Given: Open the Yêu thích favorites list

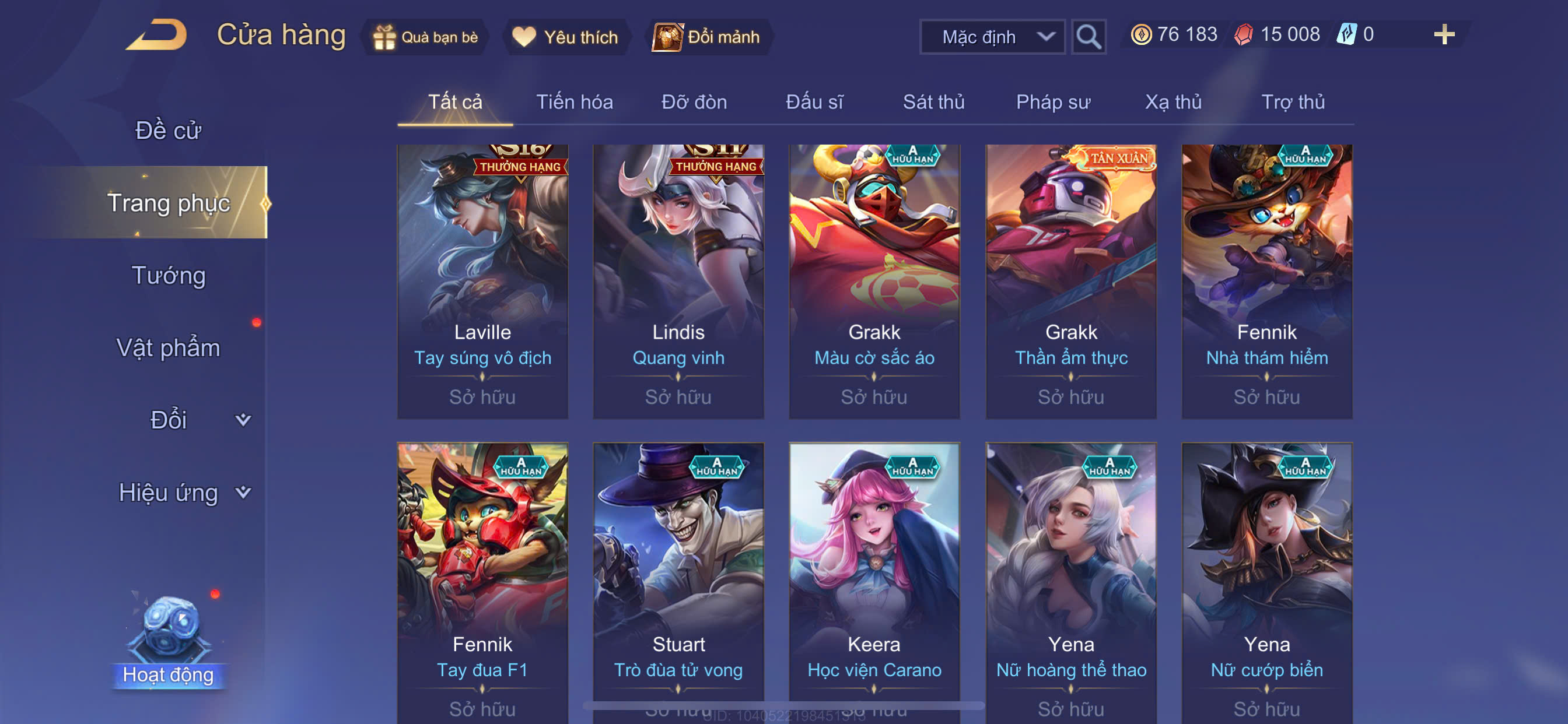Looking at the screenshot, I should 565,37.
